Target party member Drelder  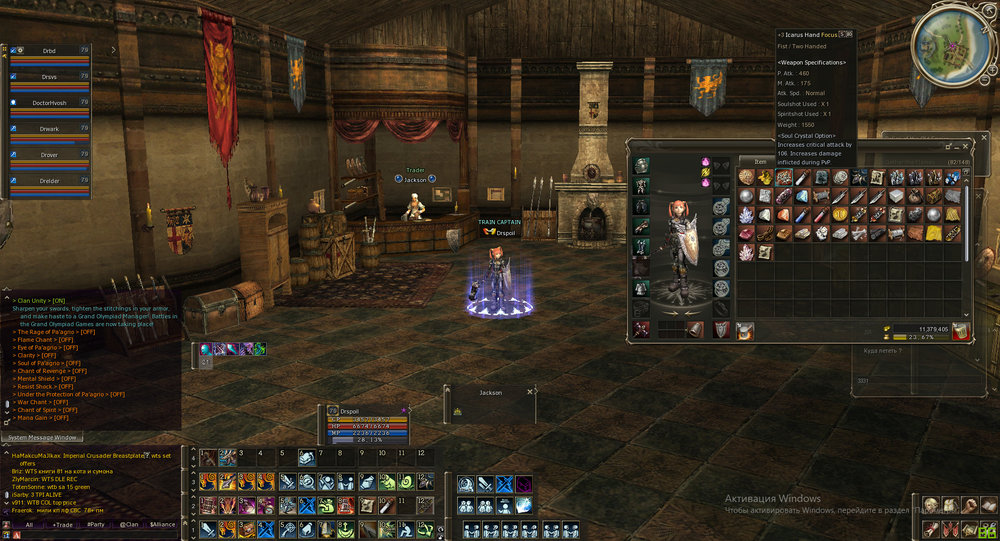(x=48, y=181)
